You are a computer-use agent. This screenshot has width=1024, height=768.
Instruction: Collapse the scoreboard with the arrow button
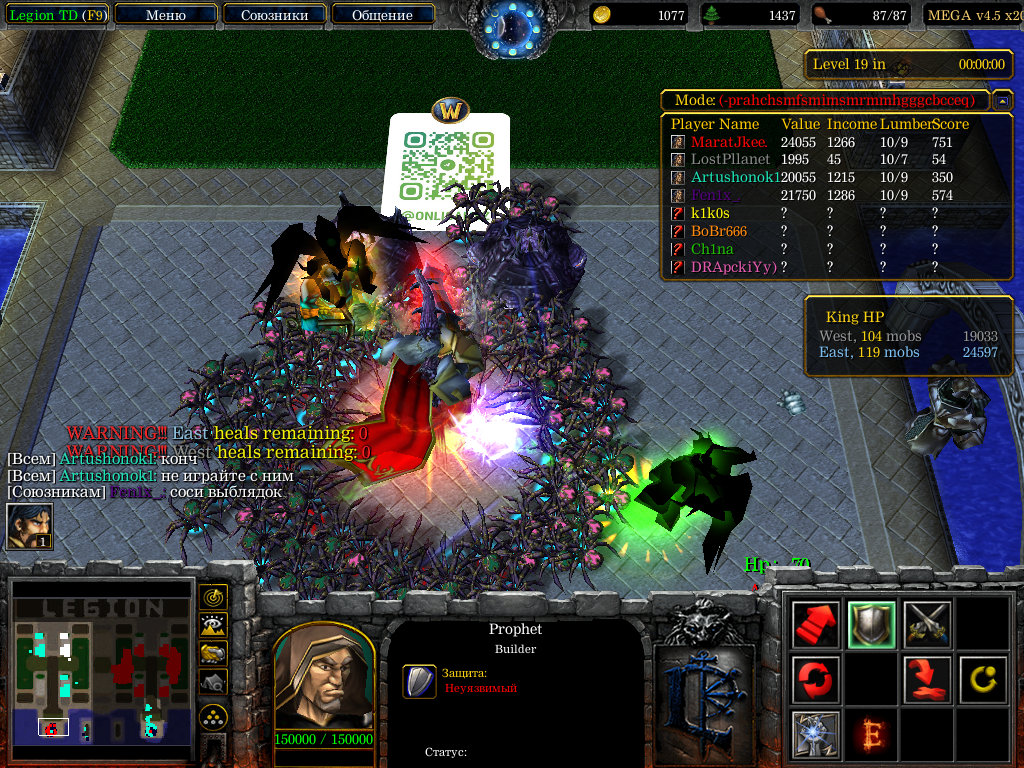(x=1003, y=101)
